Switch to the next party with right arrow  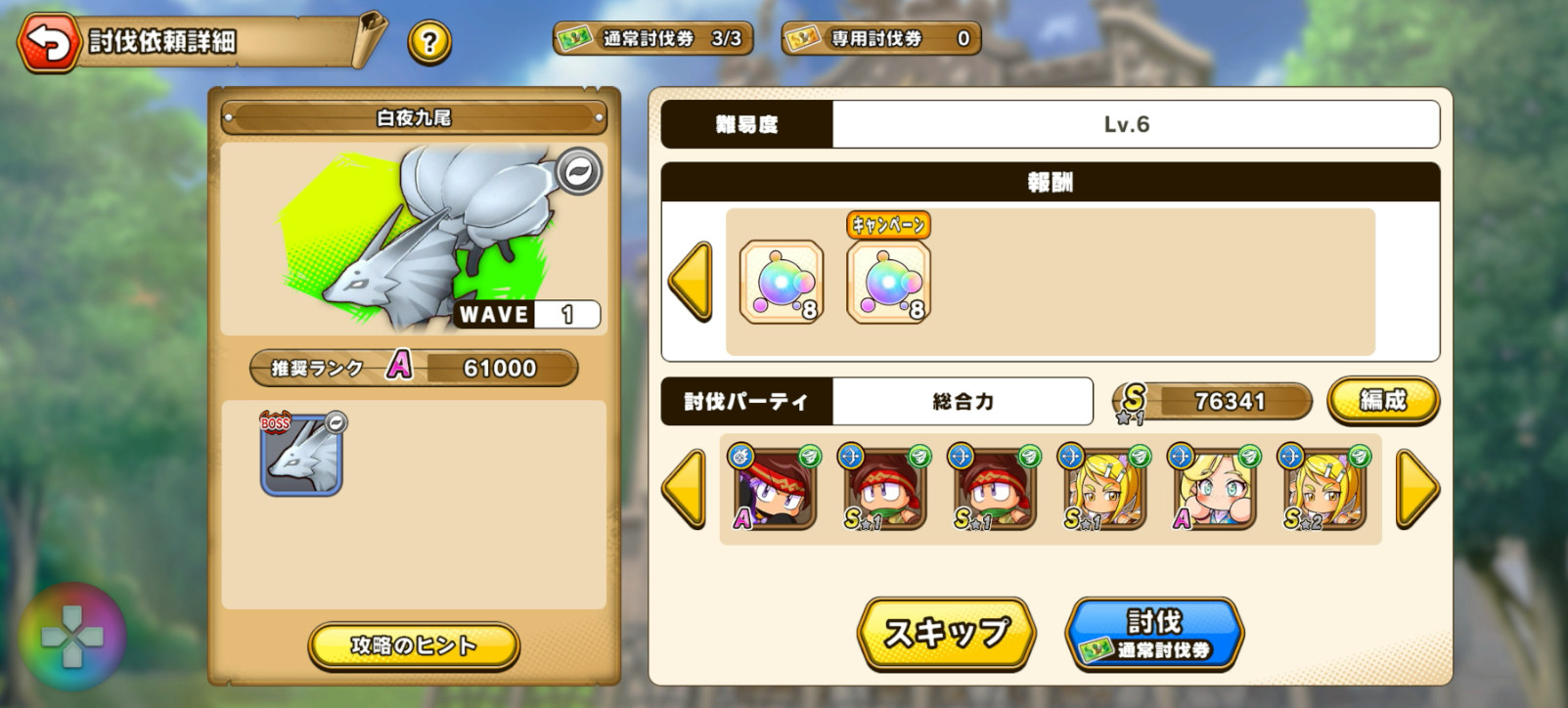1416,489
